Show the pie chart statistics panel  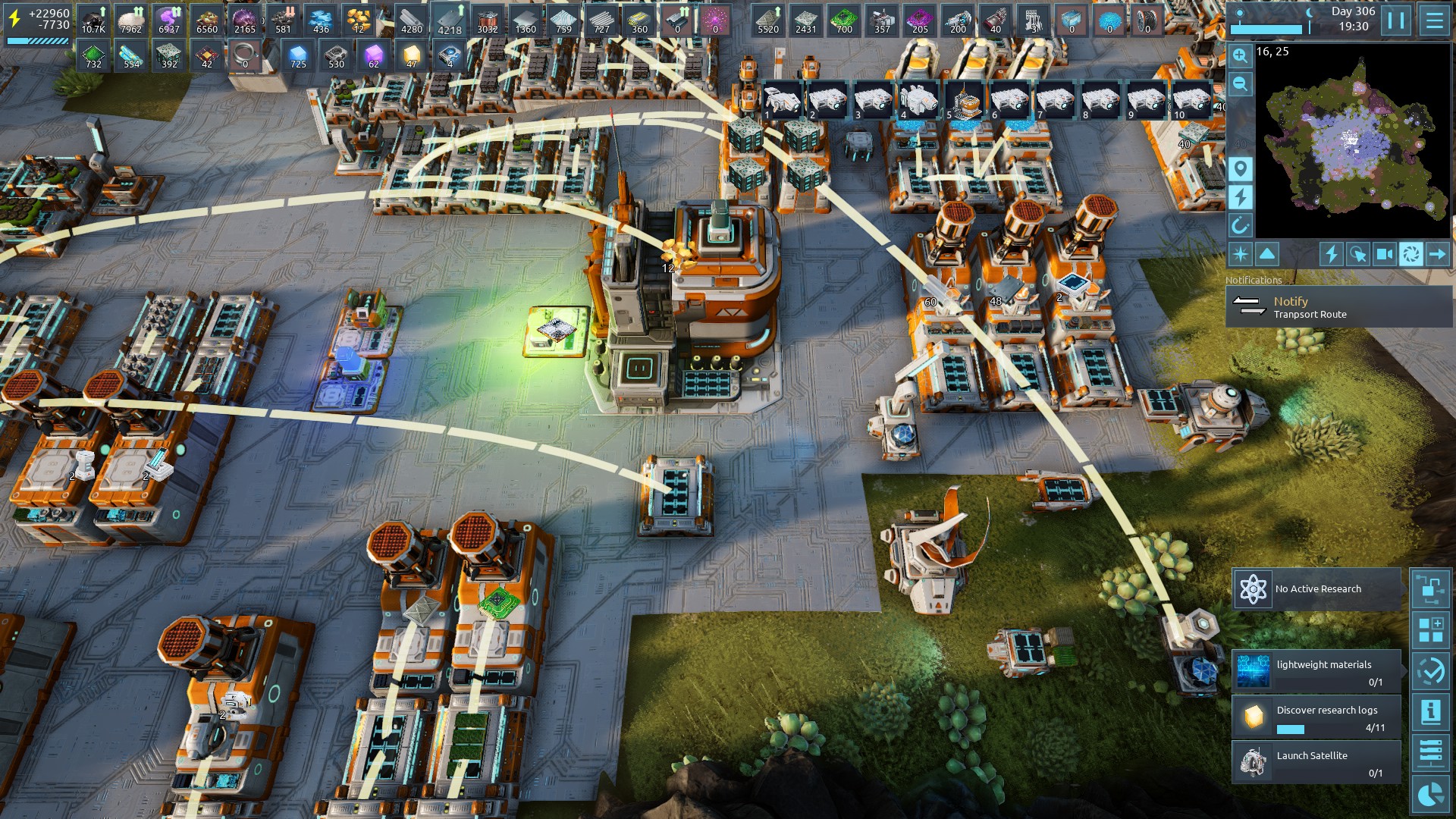(x=1430, y=795)
